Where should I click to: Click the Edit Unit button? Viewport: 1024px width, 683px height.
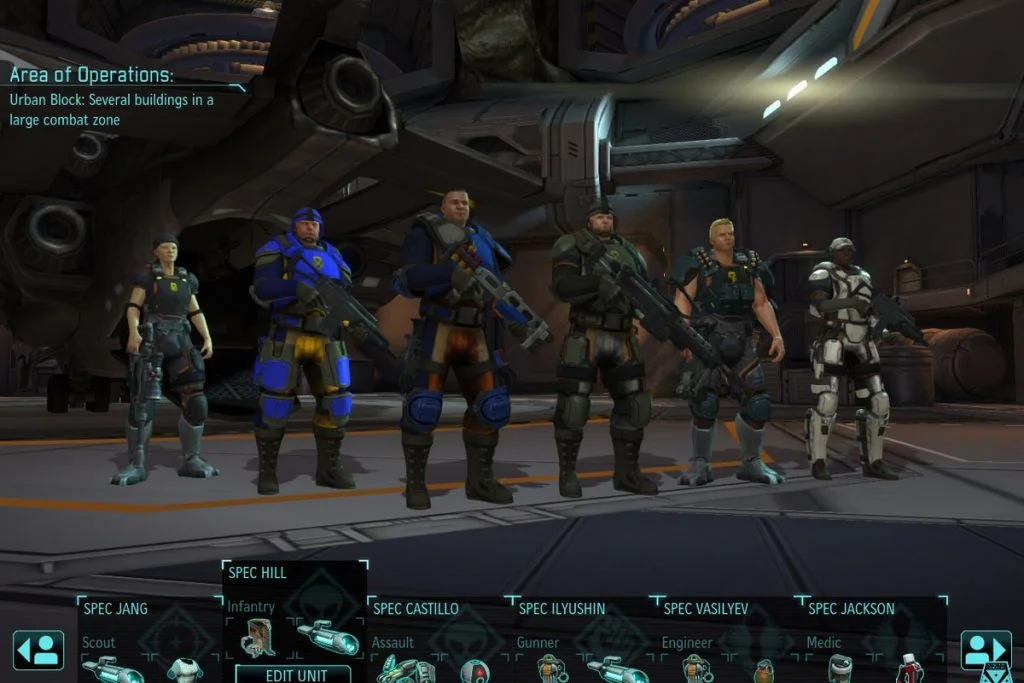(x=294, y=673)
